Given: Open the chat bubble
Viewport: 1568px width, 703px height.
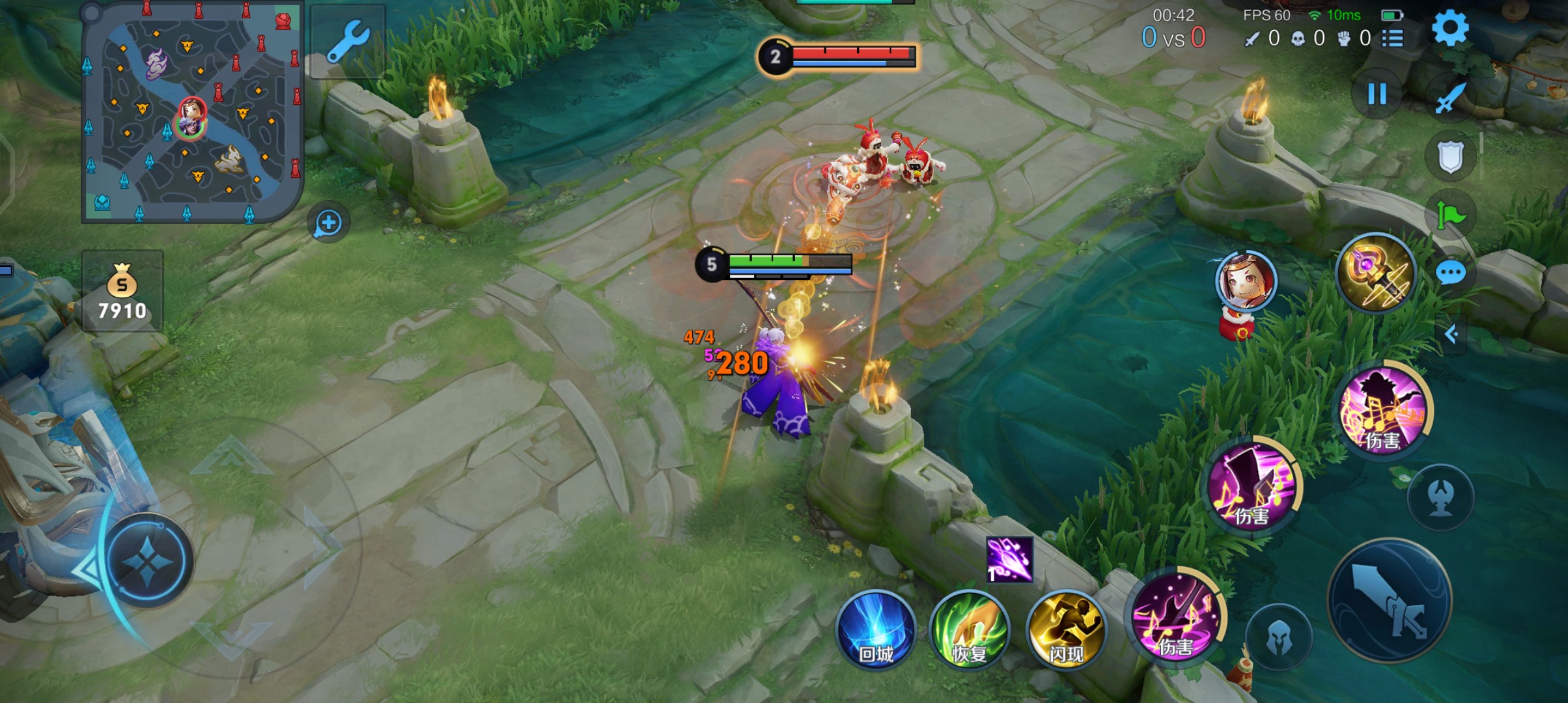Looking at the screenshot, I should point(1451,273).
